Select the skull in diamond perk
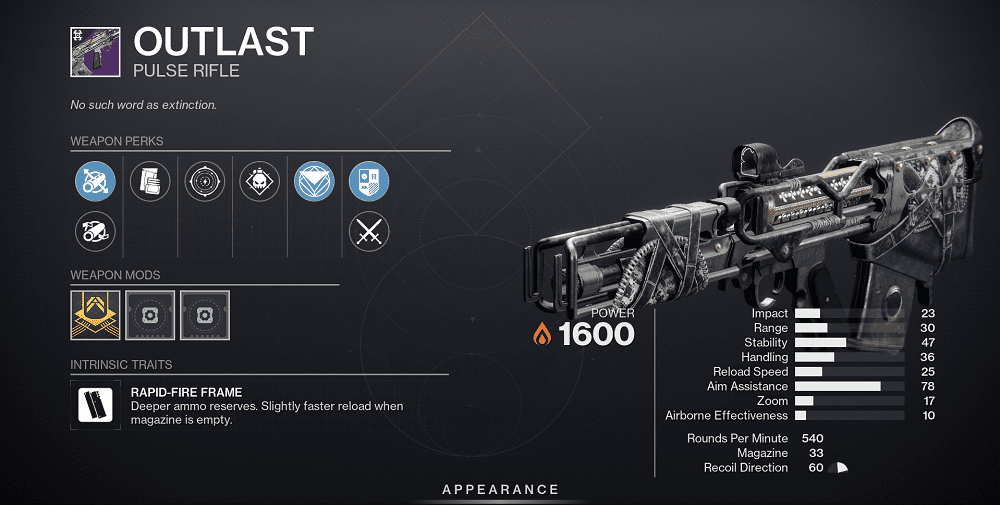The image size is (1000, 505). click(260, 182)
